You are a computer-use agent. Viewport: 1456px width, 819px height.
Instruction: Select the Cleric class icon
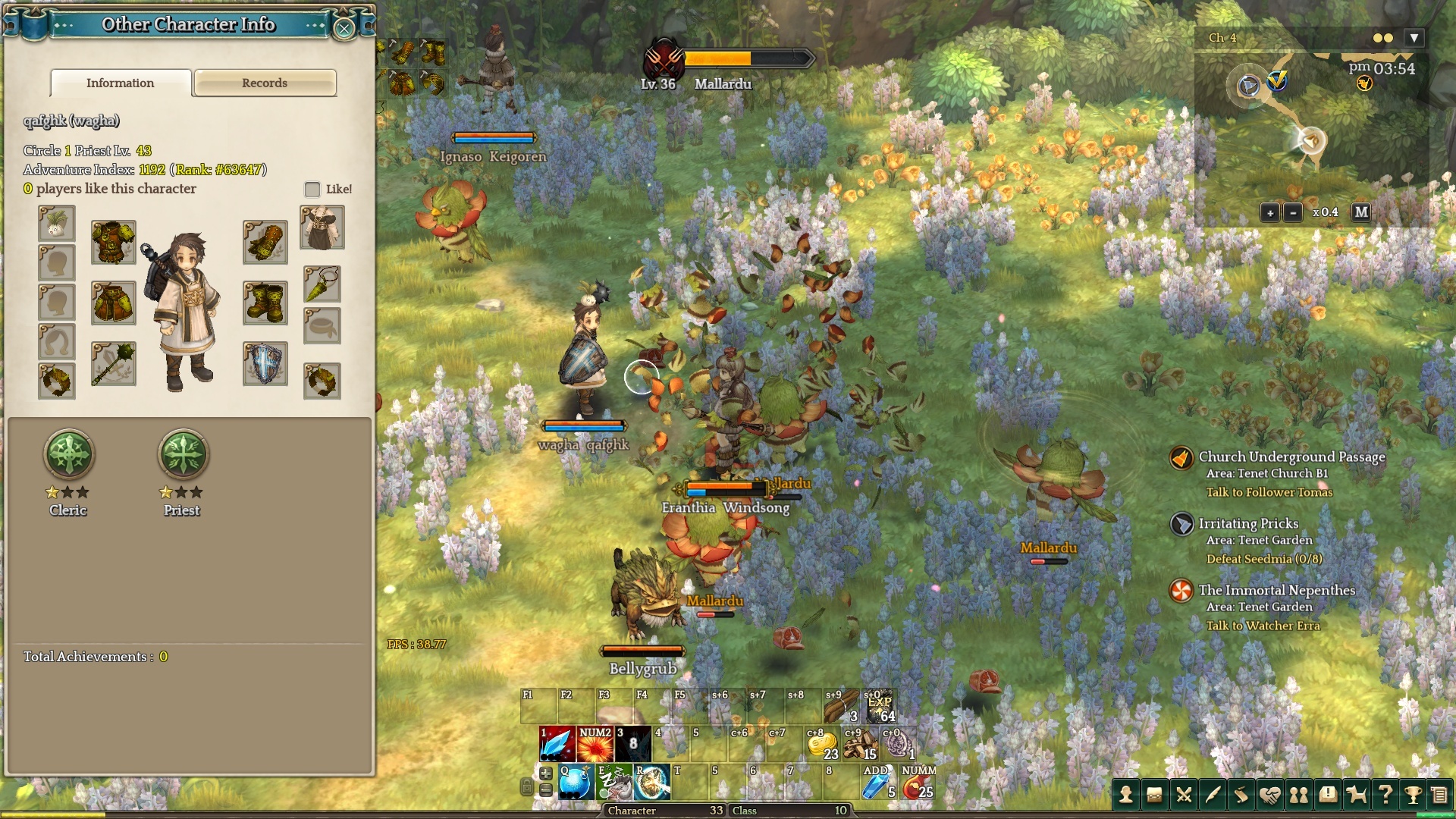point(69,455)
